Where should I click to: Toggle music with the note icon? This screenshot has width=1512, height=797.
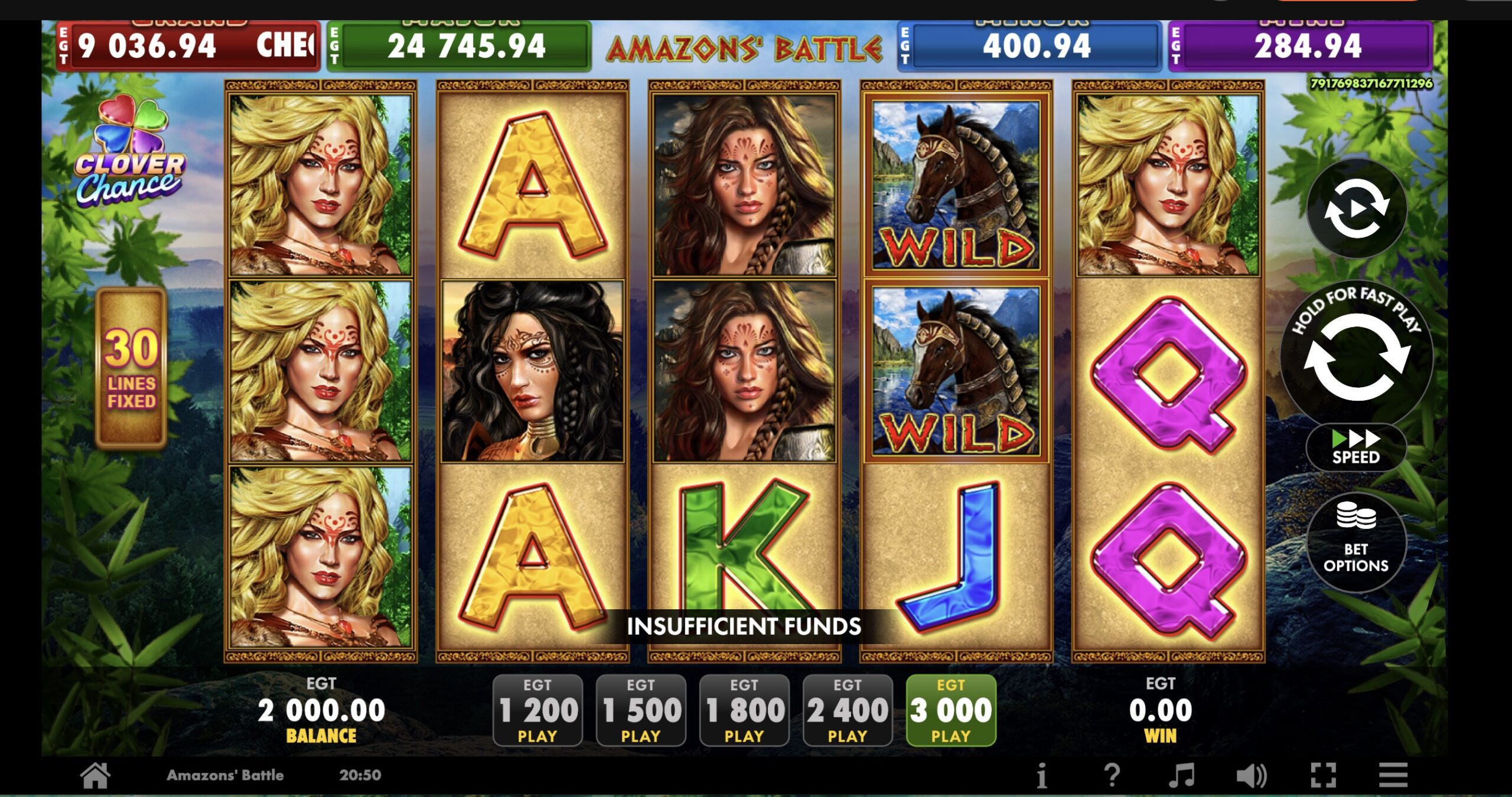pyautogui.click(x=1182, y=775)
